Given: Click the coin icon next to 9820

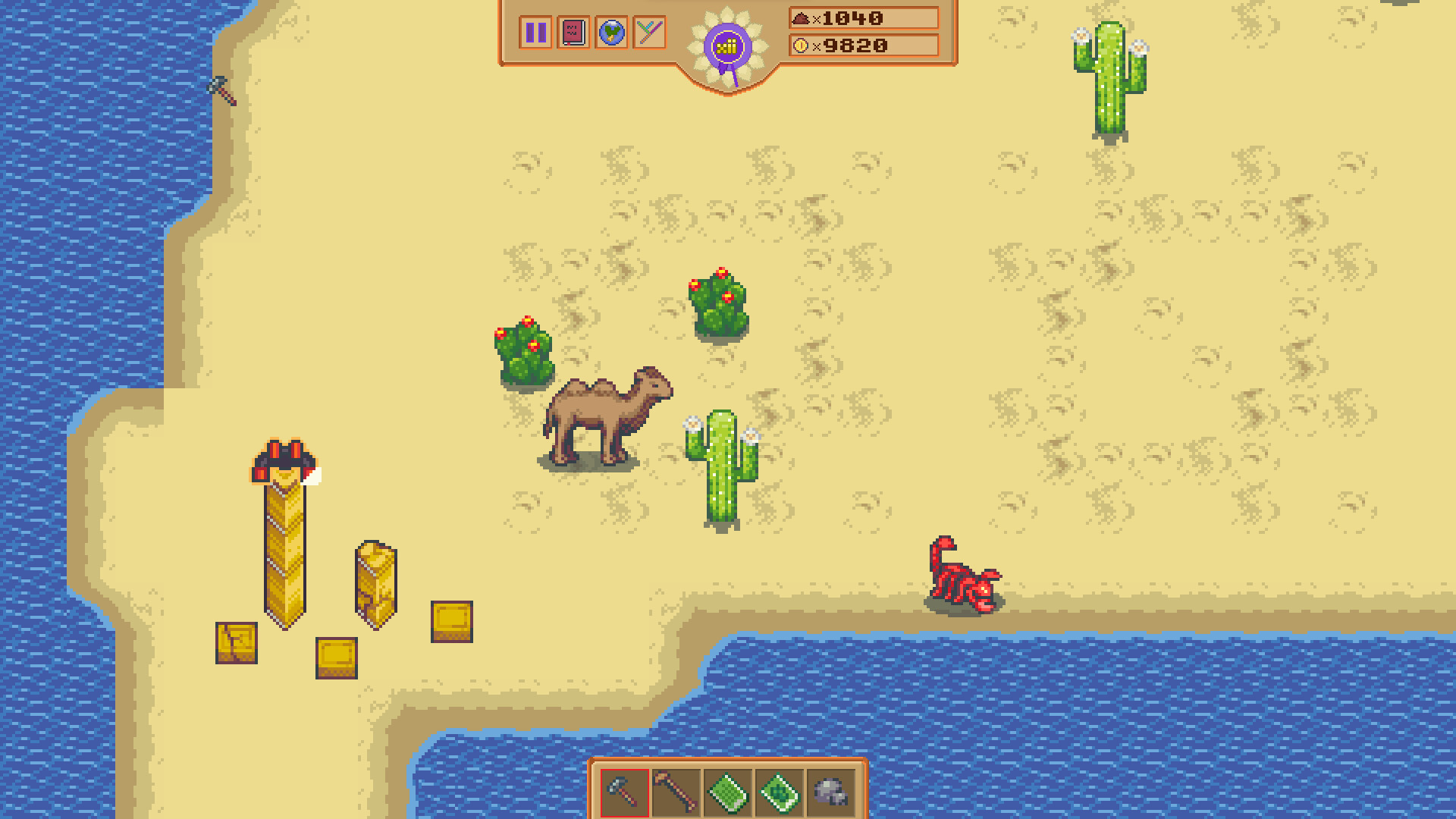Looking at the screenshot, I should [802, 44].
